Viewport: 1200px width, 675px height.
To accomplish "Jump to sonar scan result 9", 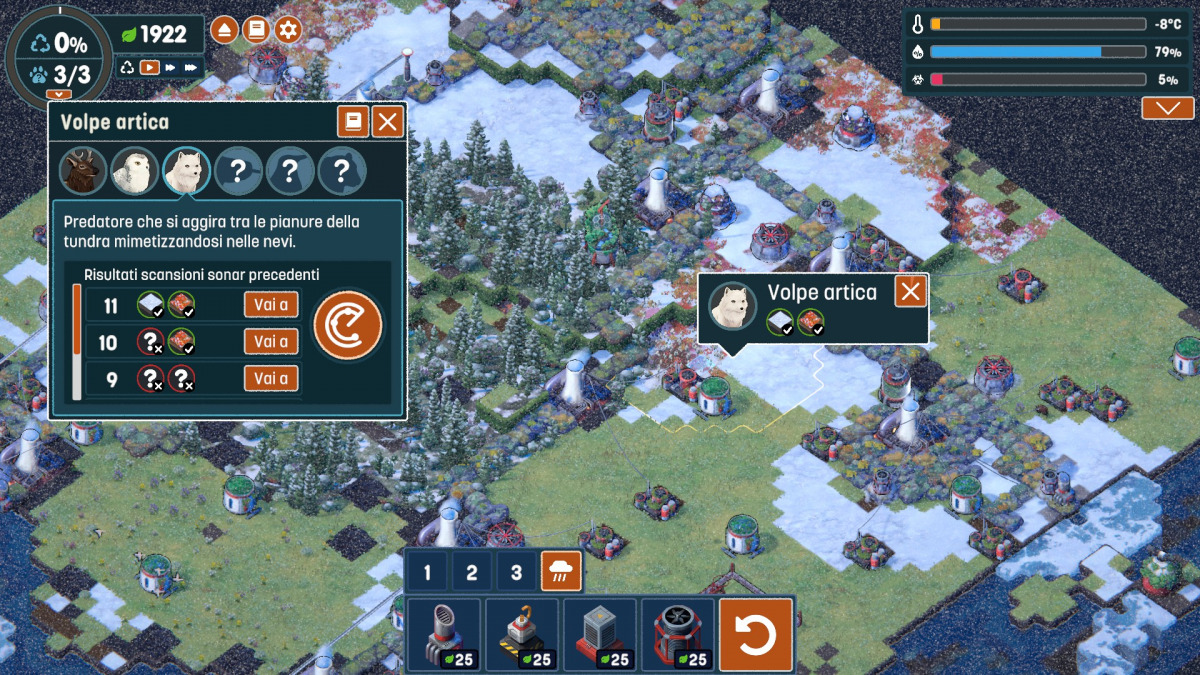I will (x=271, y=378).
